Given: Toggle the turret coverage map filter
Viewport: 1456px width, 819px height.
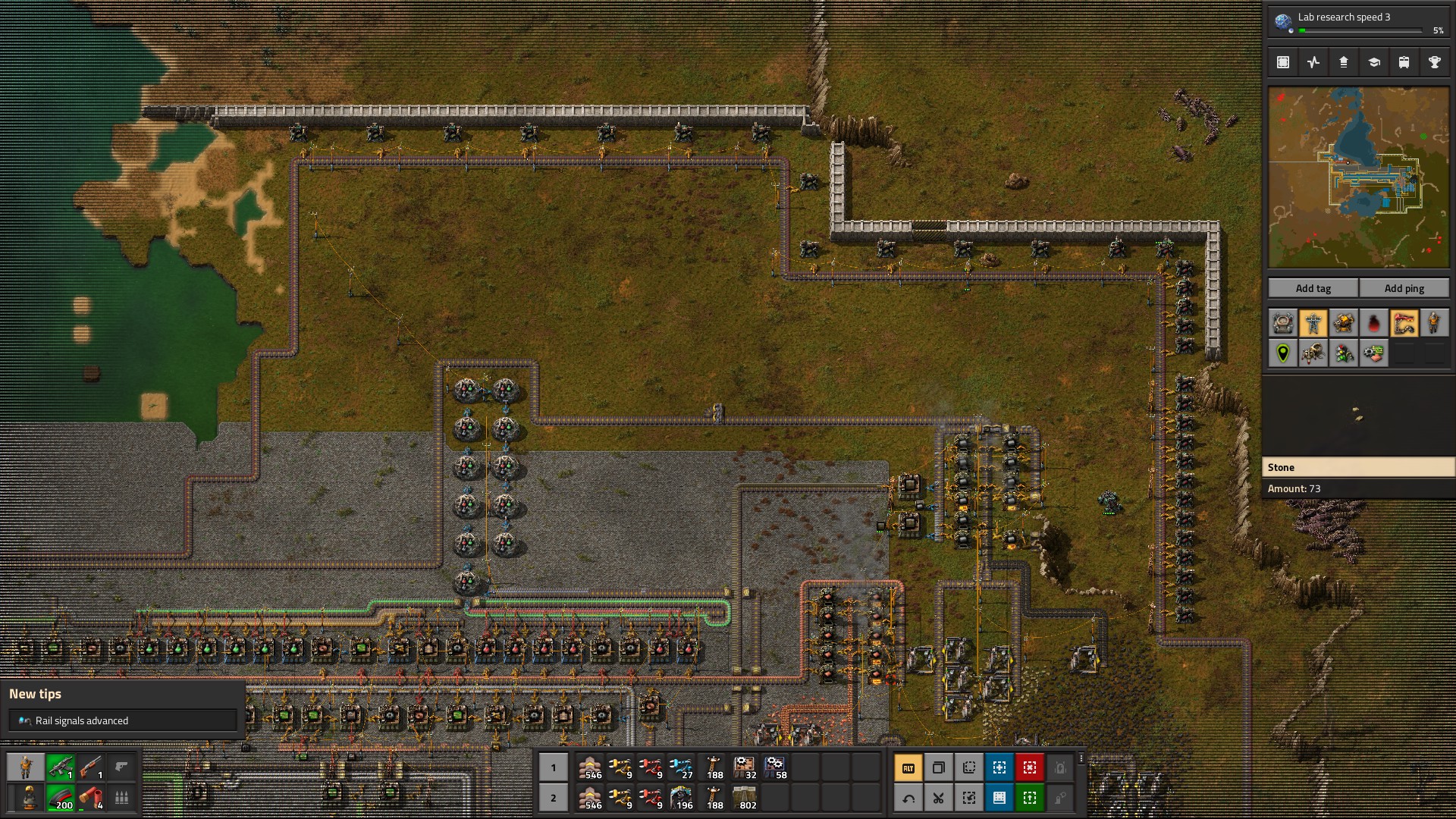Looking at the screenshot, I should click(1344, 324).
